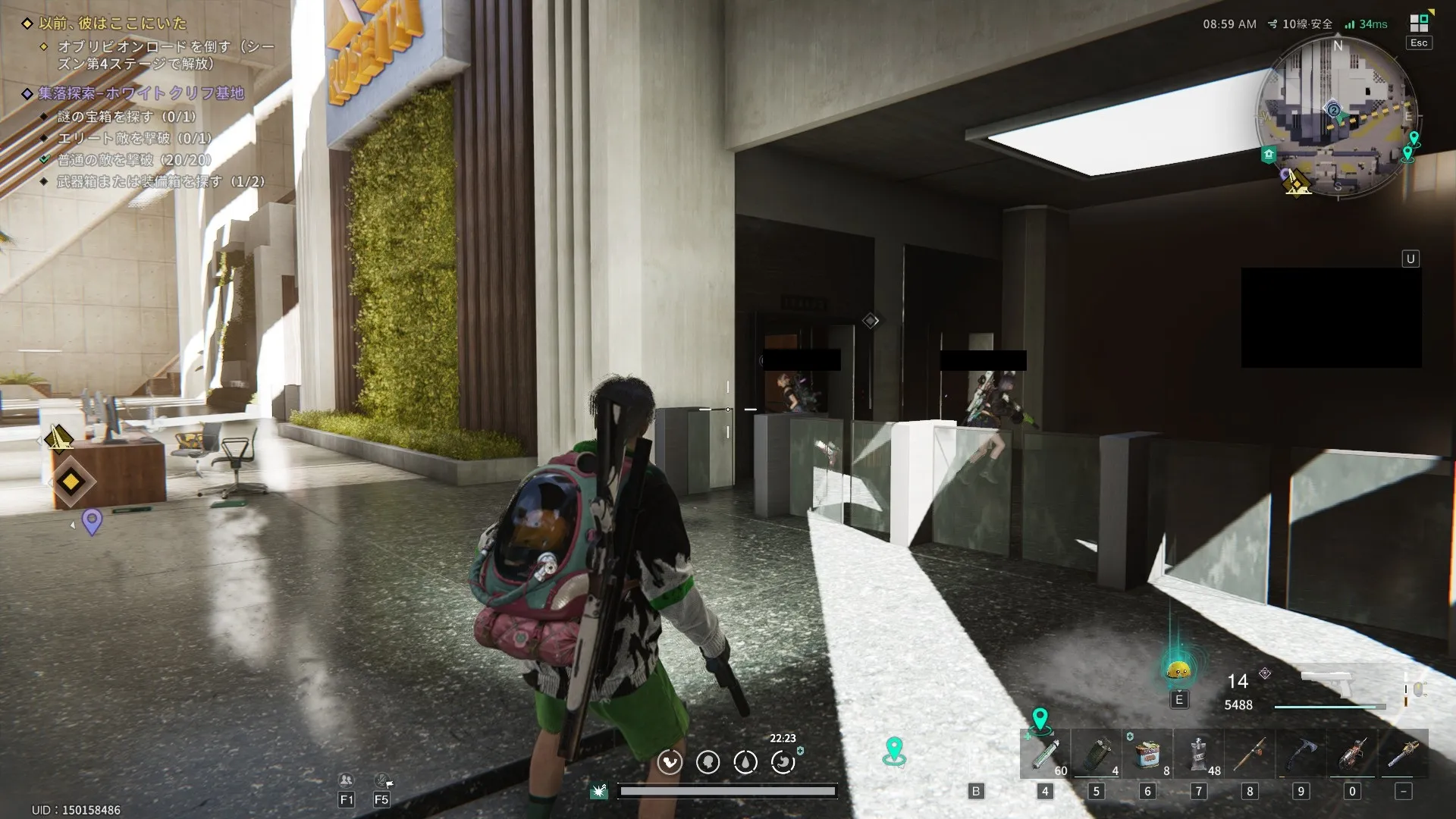Select the red drill tool hotbar slot
Screen dimensions: 1456x819
click(1352, 754)
